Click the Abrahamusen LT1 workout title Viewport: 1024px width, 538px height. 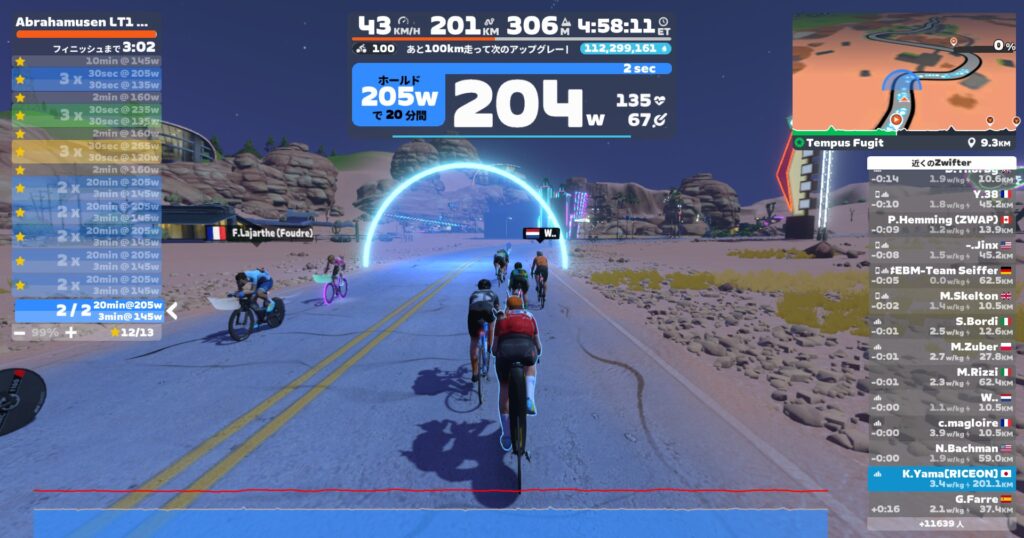tap(82, 21)
